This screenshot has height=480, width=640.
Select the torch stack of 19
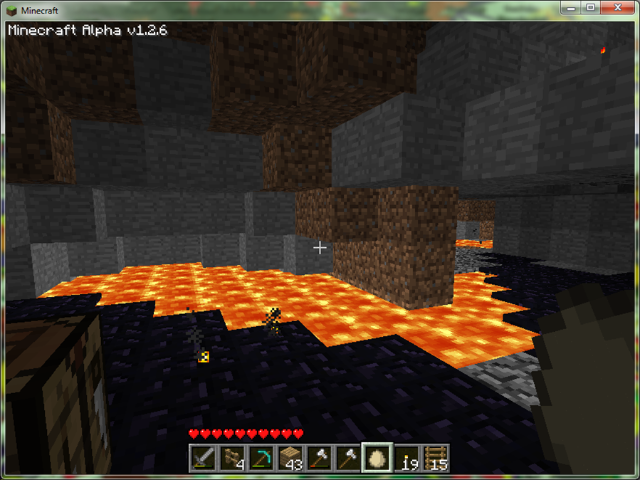(x=407, y=458)
